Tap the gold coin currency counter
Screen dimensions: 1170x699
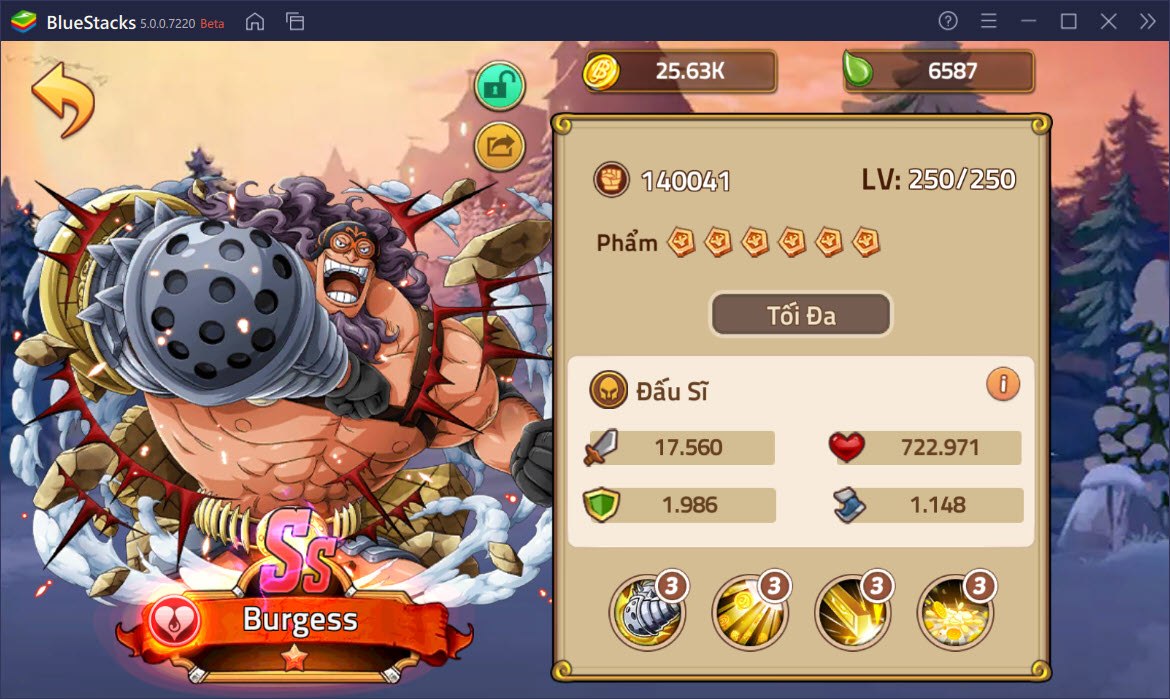(x=681, y=71)
